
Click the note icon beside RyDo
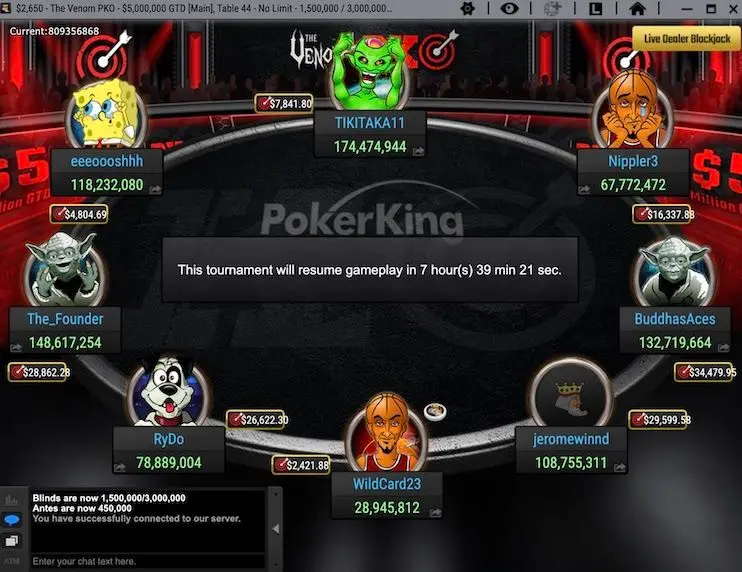click(x=120, y=465)
